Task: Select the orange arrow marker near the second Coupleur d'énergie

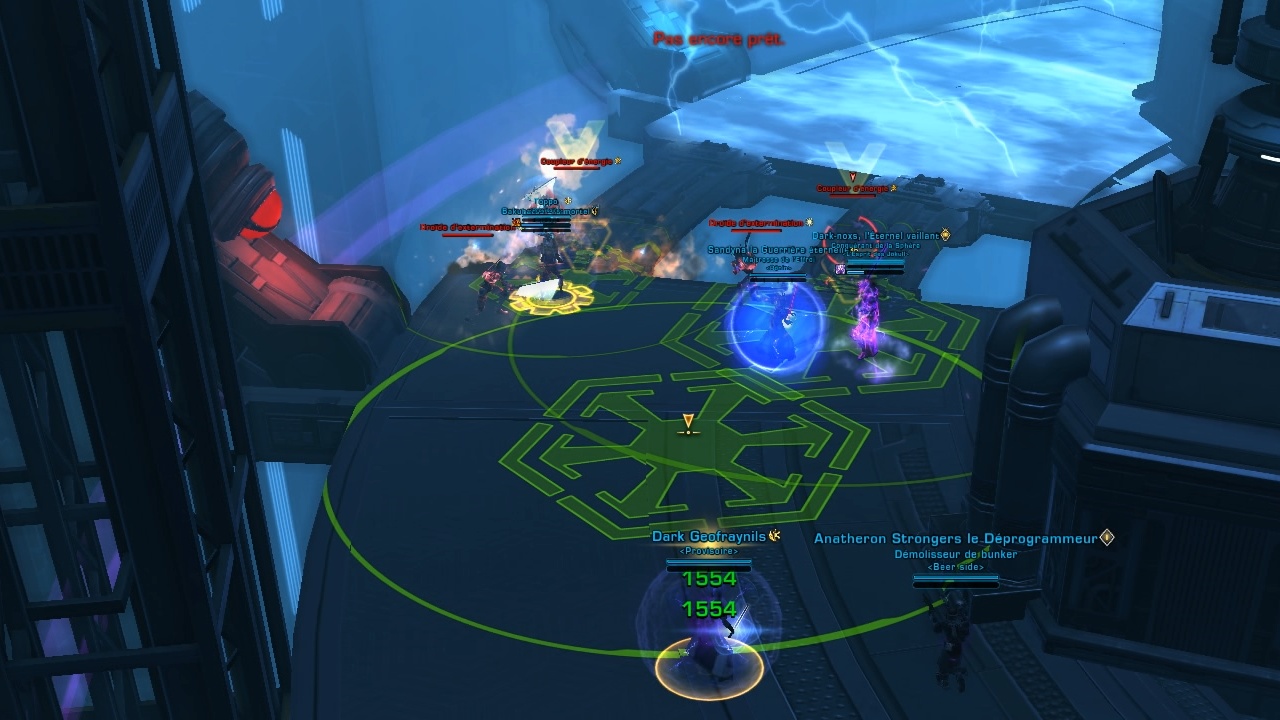Action: click(853, 178)
